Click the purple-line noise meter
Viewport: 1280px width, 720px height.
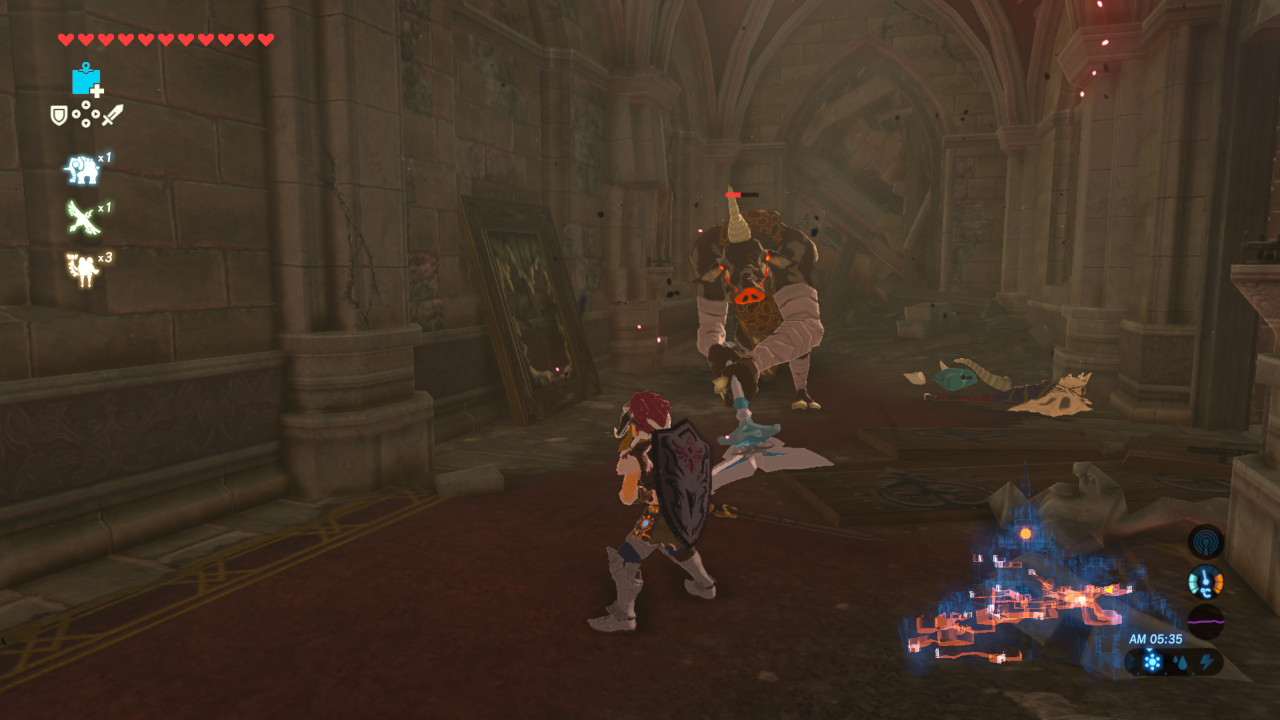pos(1206,621)
